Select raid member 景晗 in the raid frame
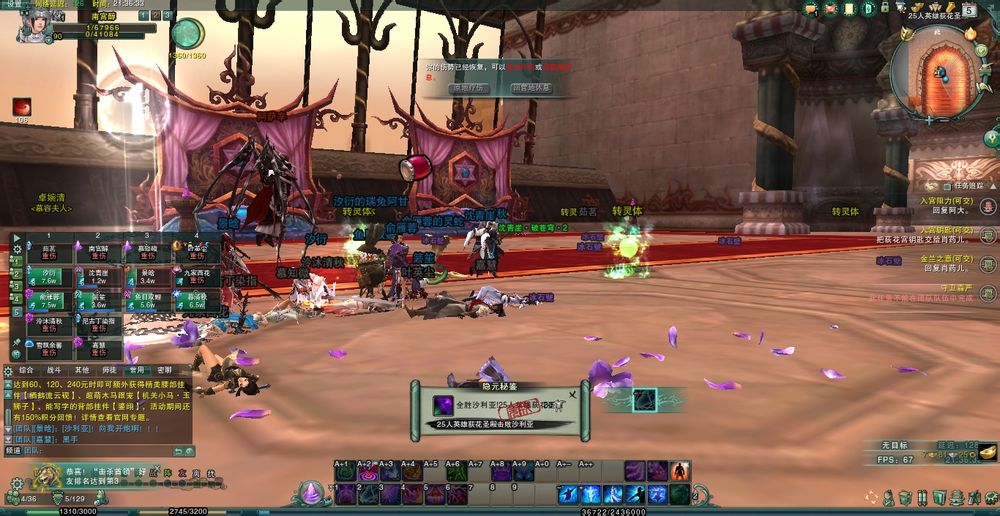The width and height of the screenshot is (1000, 516). tap(147, 277)
